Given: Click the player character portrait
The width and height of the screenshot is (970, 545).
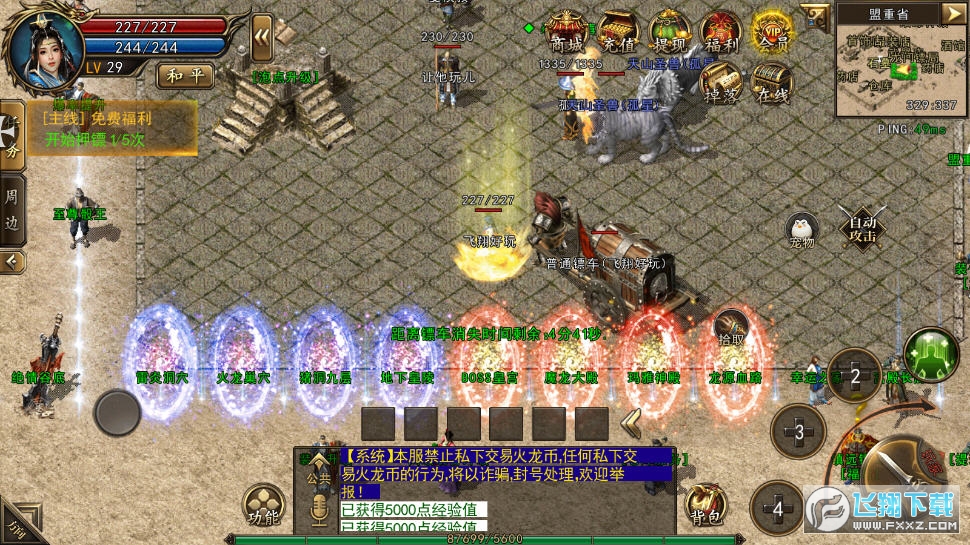Looking at the screenshot, I should 43,49.
